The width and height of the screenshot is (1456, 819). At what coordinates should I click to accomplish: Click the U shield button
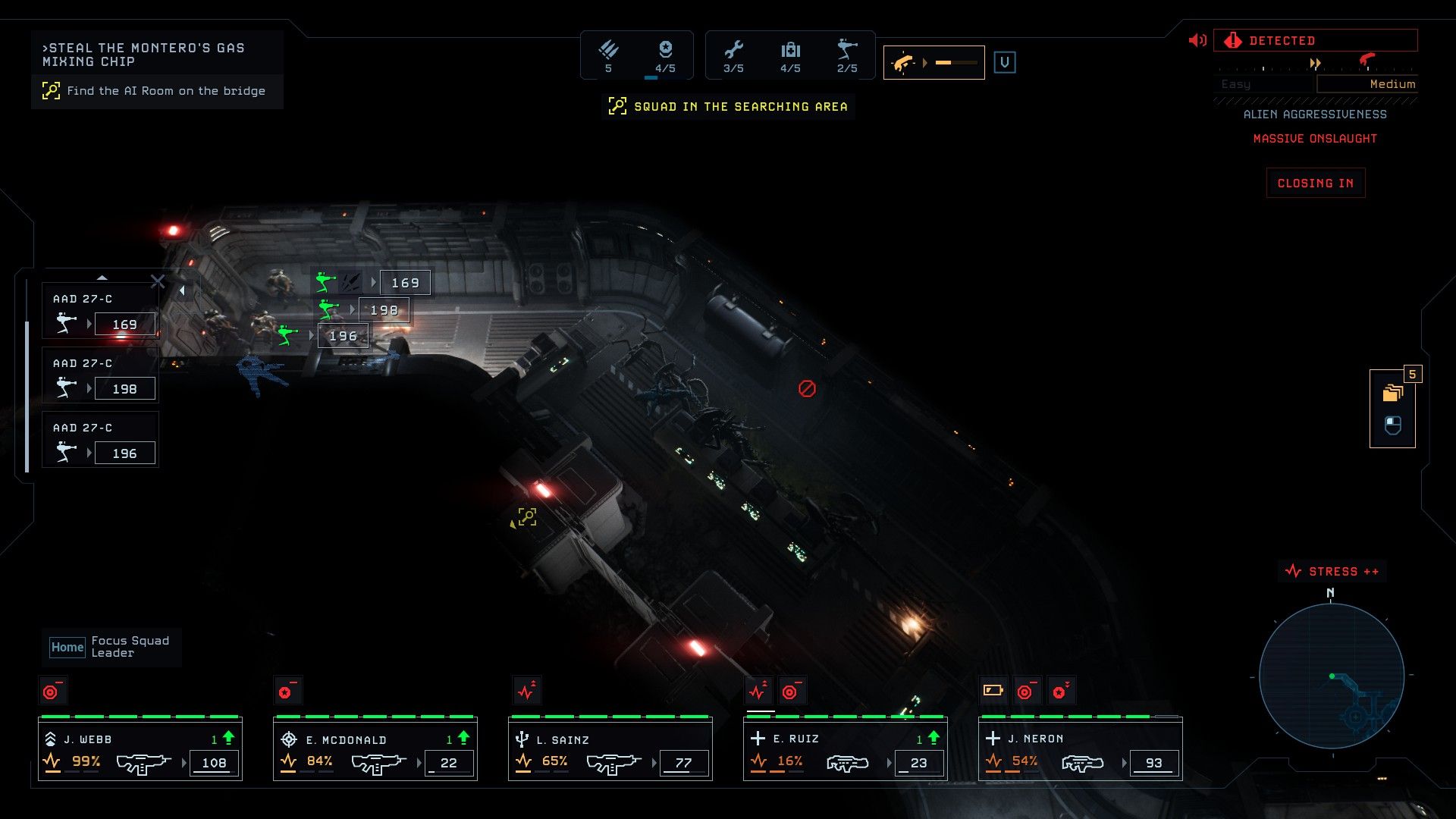coord(1005,63)
